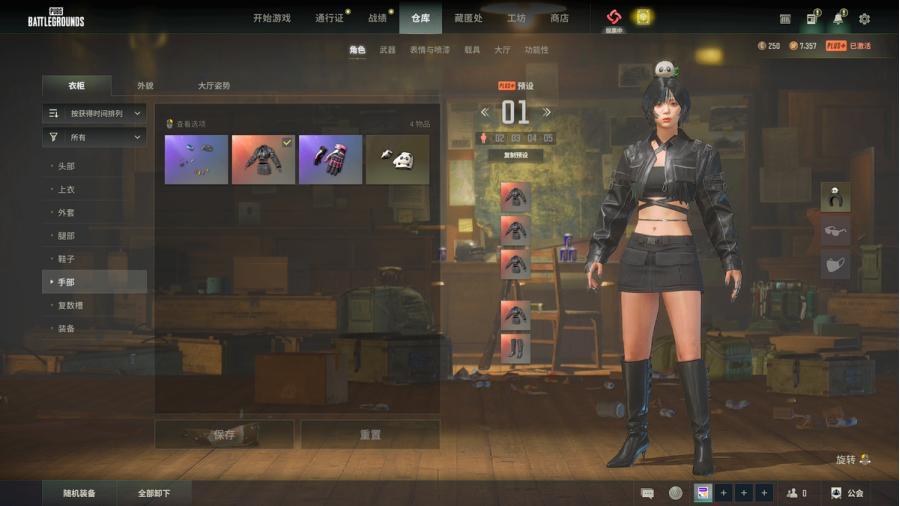Image resolution: width=900 pixels, height=506 pixels.
Task: Click the 复制预设 copy preset button
Action: 516,156
